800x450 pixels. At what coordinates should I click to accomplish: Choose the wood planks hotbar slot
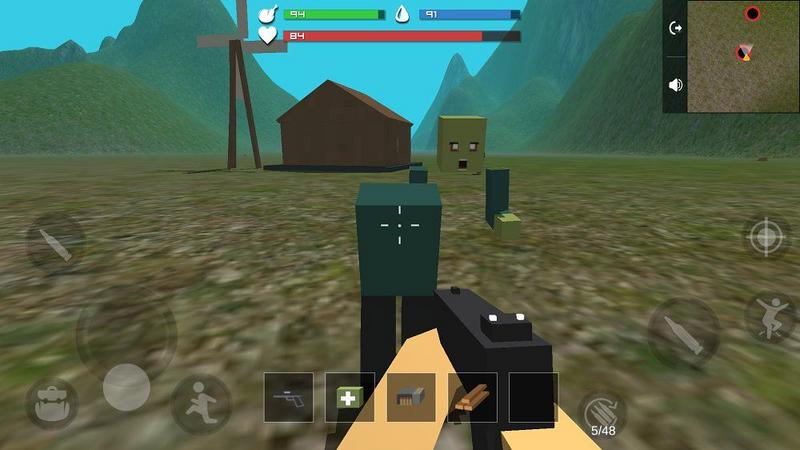pyautogui.click(x=472, y=397)
